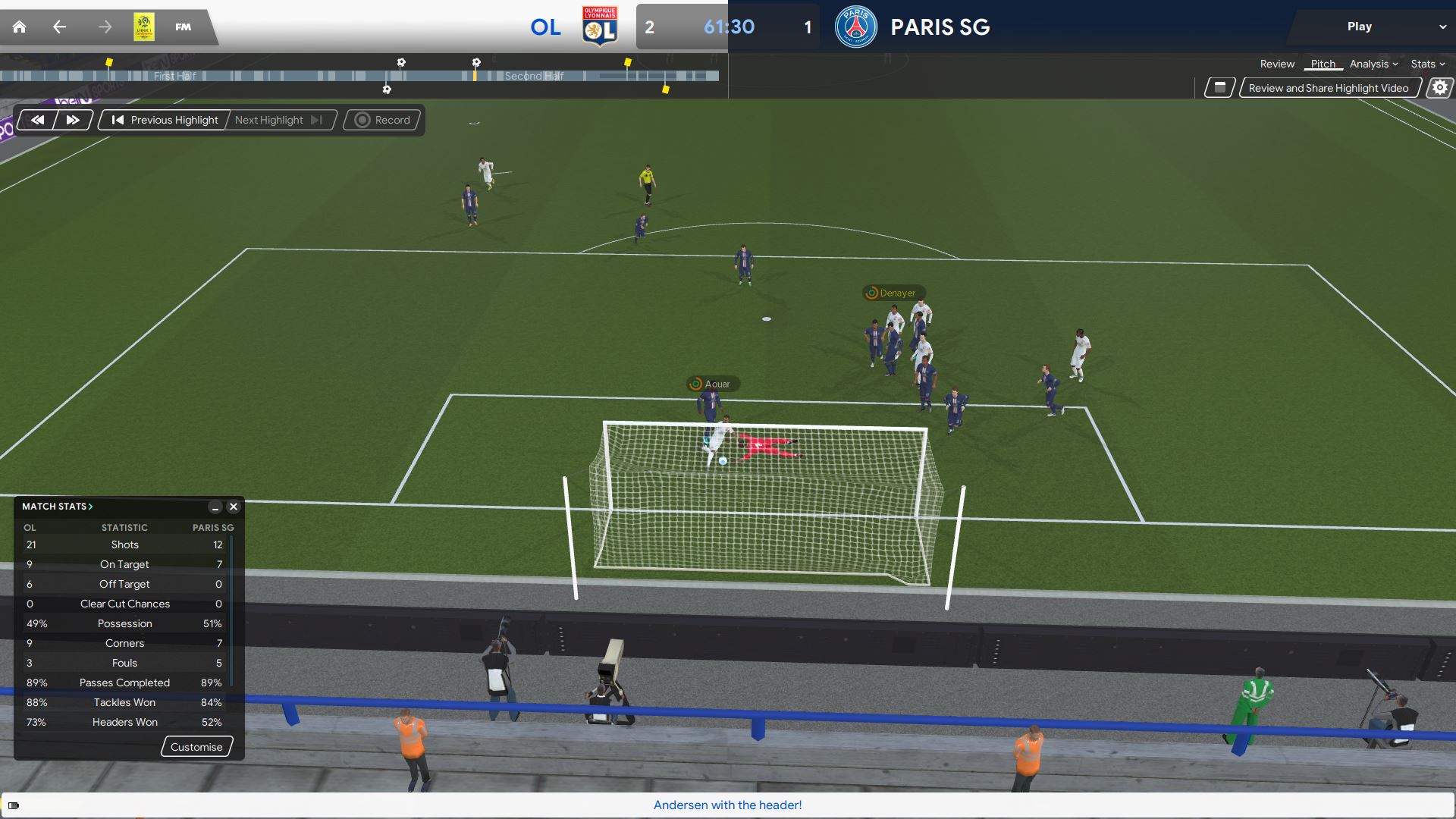Viewport: 1456px width, 819px height.
Task: Go to the home screen
Action: [20, 27]
